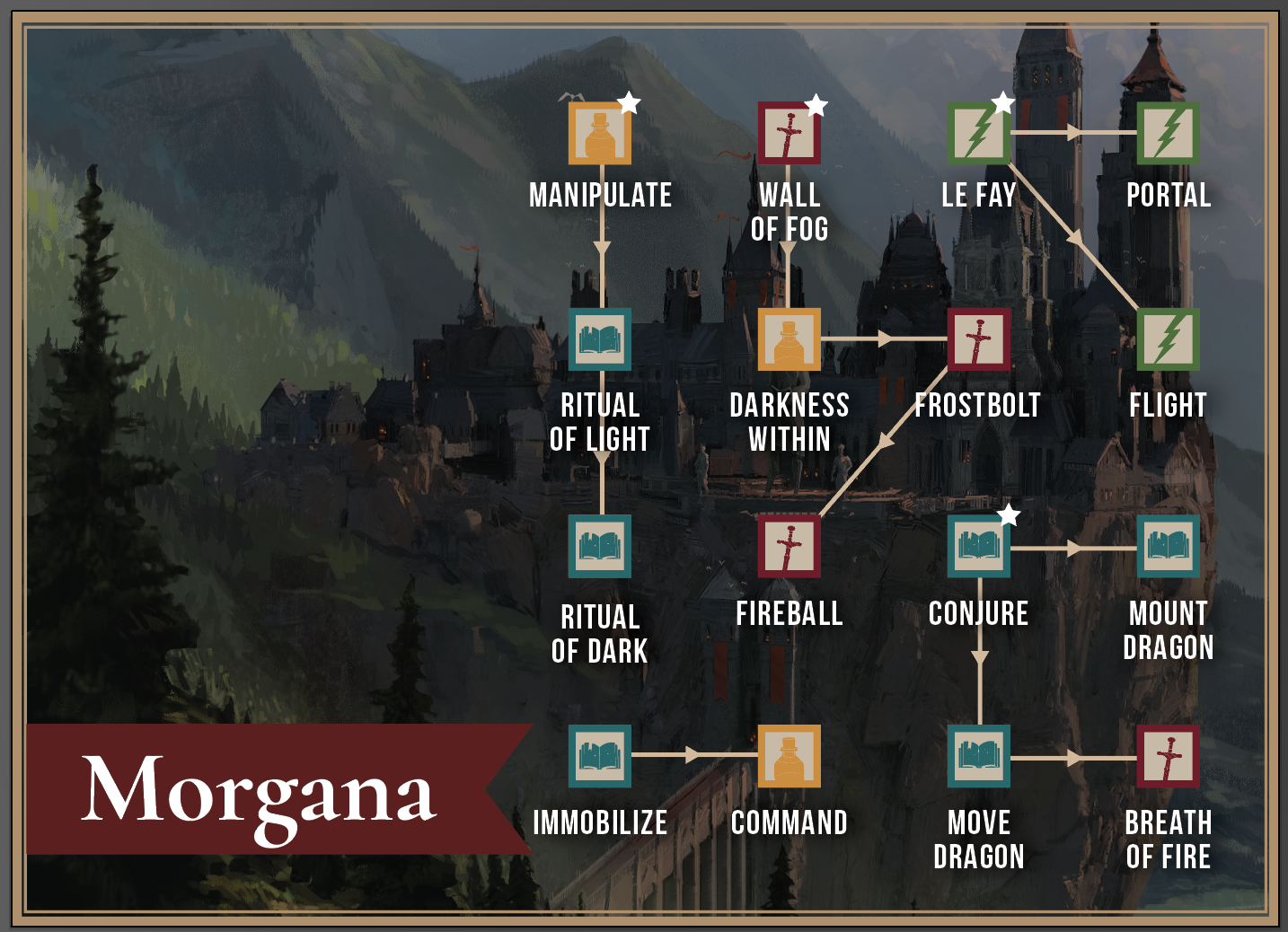Open the Portal skill icon
Viewport: 1288px width, 932px height.
(x=1169, y=132)
